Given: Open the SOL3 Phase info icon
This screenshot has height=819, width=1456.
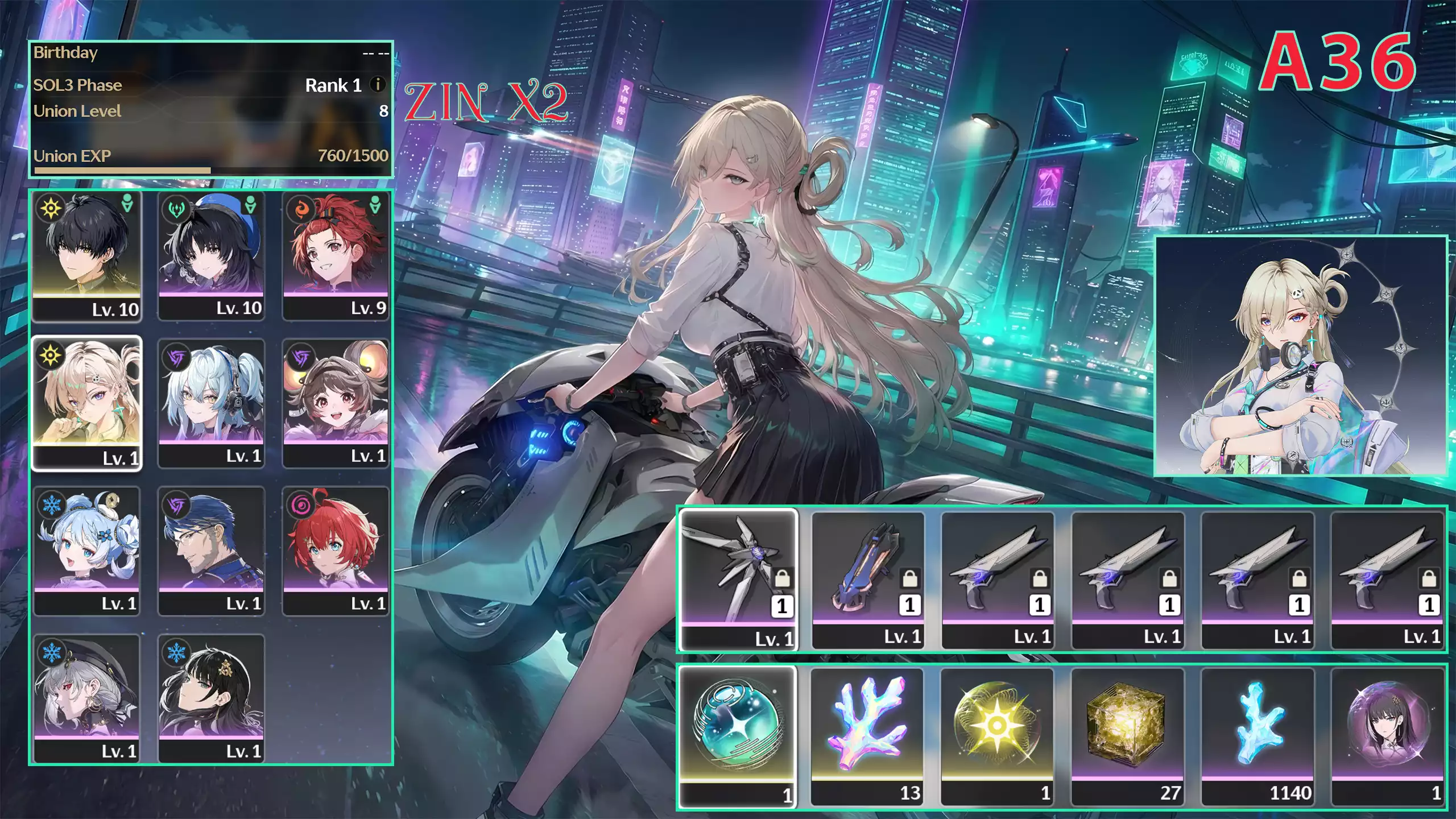Looking at the screenshot, I should (x=377, y=85).
